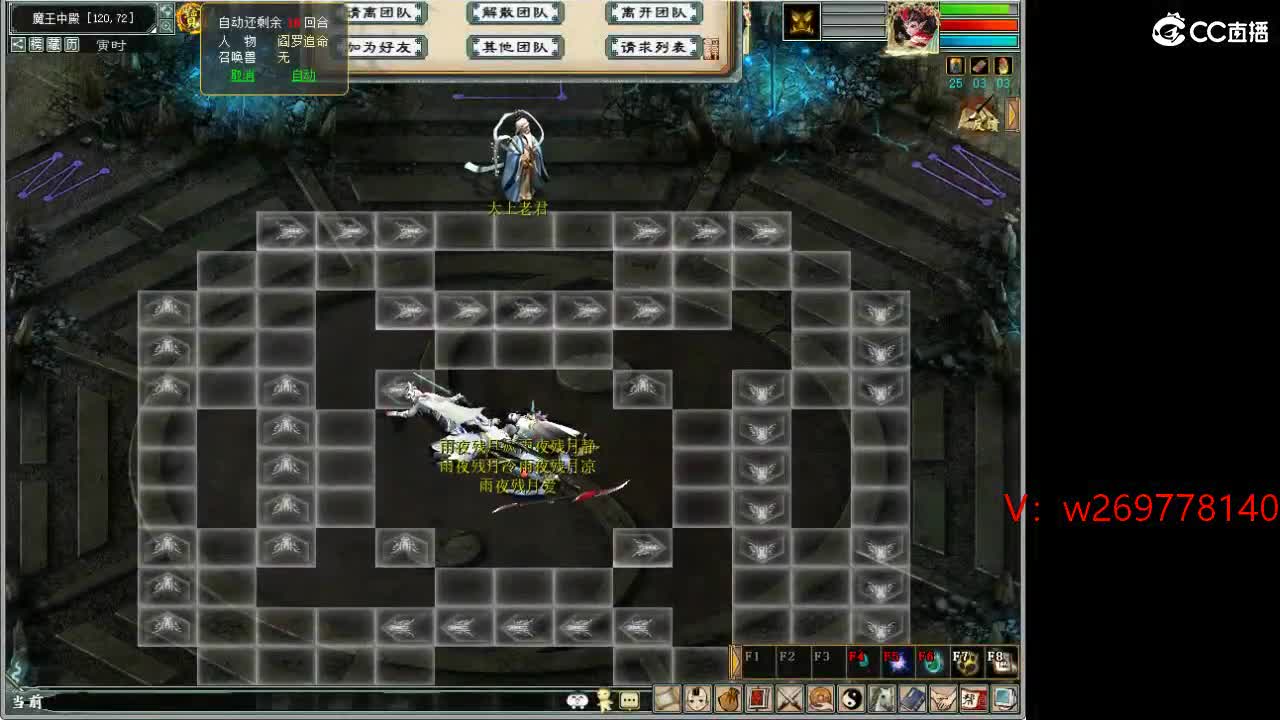The image size is (1280, 720).
Task: Click the 解散团队 disband team button
Action: click(515, 12)
